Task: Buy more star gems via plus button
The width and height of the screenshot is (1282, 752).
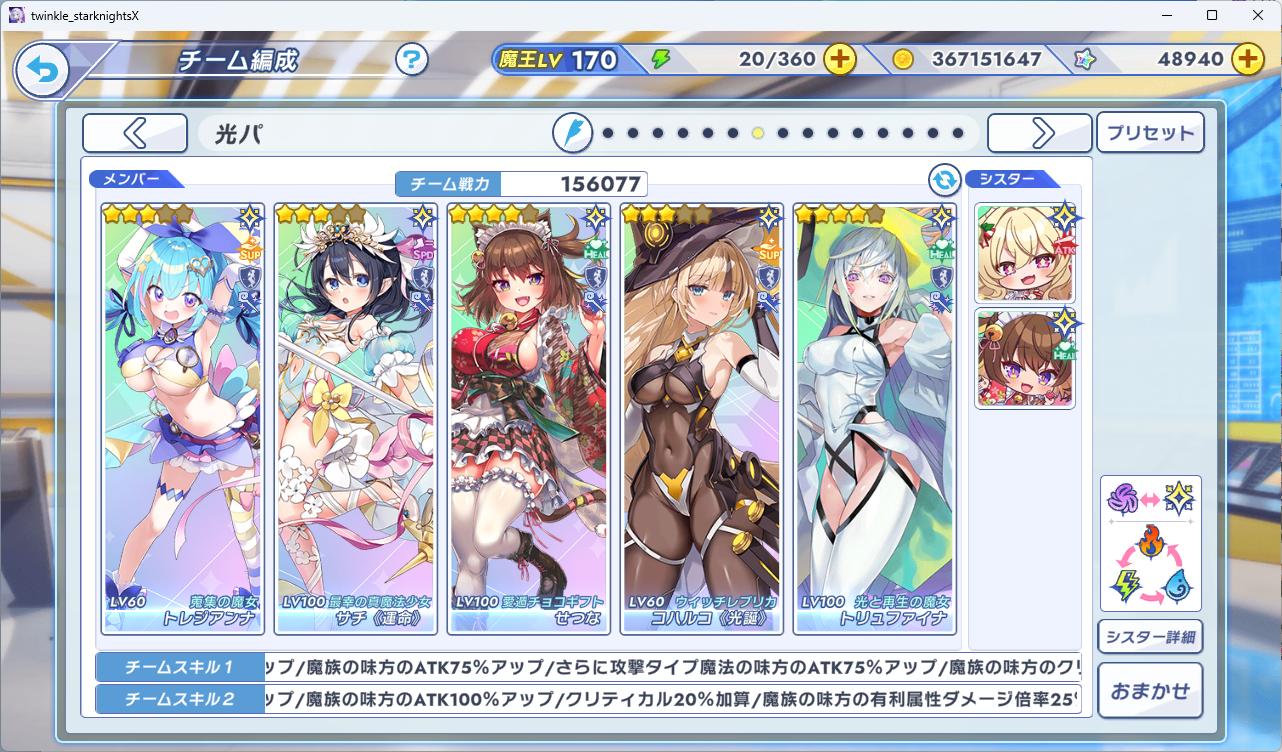Action: coord(1246,59)
